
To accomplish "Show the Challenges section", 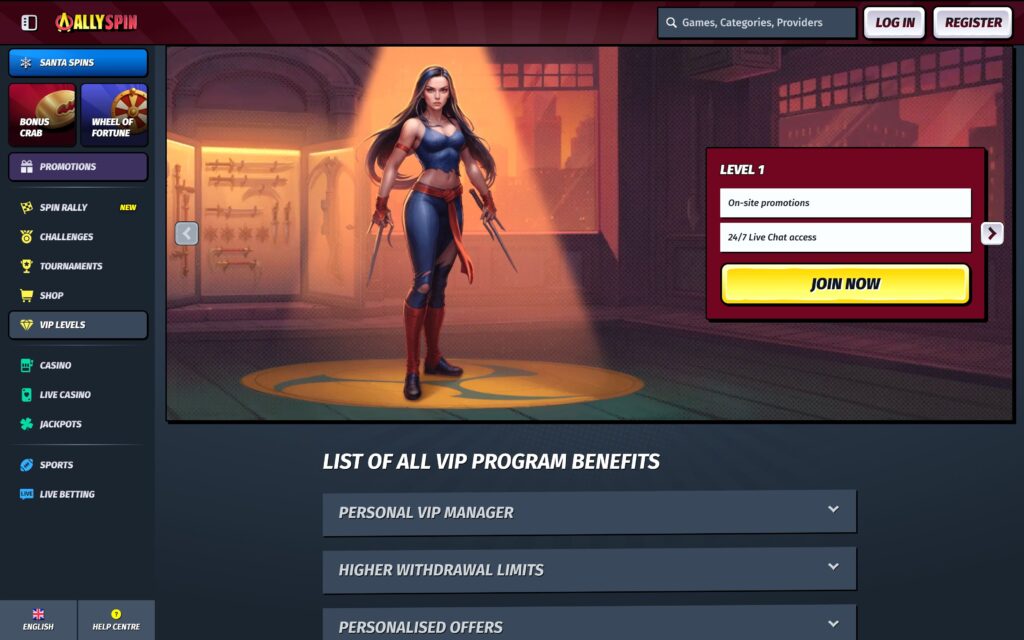I will coord(66,237).
